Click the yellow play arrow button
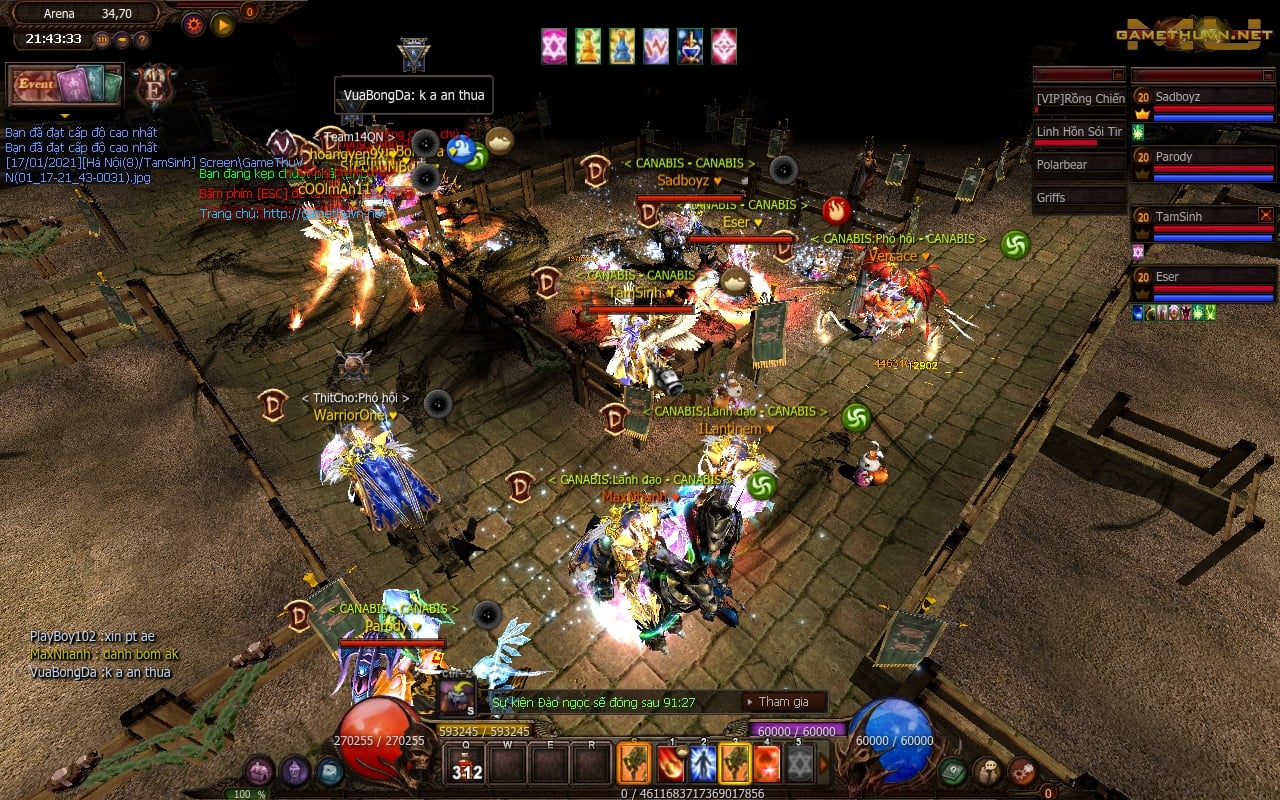1280x800 pixels. pos(222,24)
